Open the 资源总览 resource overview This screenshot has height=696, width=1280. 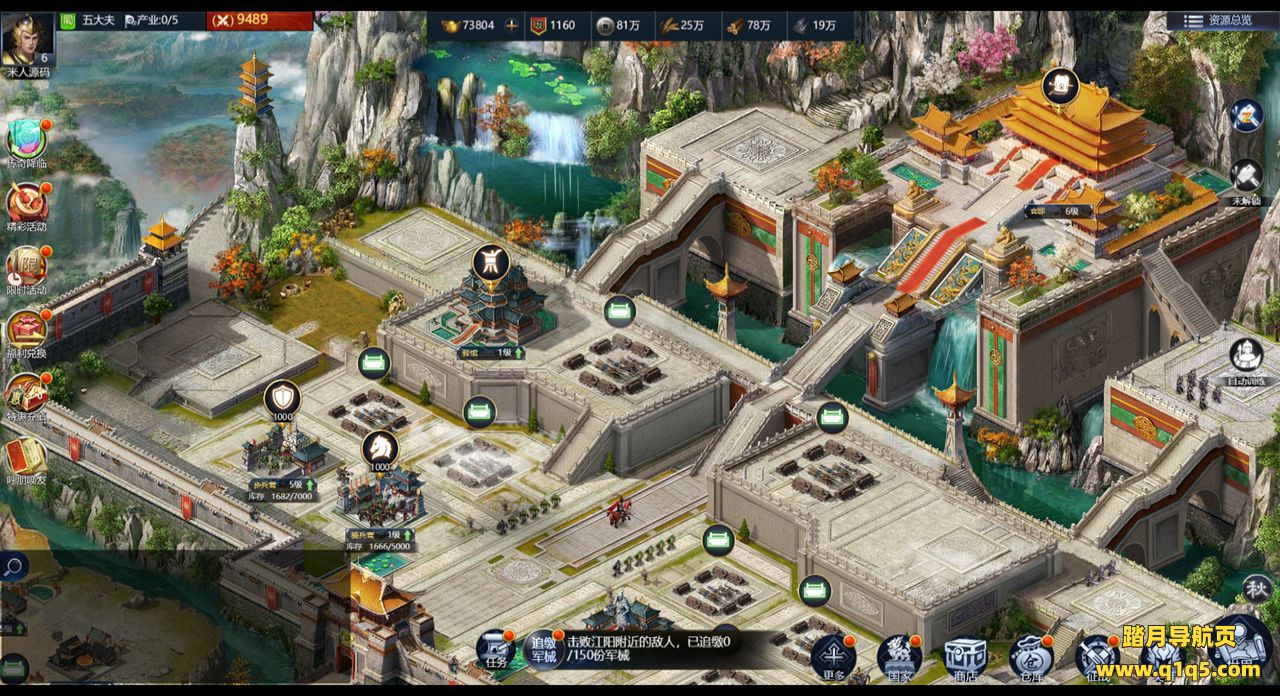[x=1219, y=20]
